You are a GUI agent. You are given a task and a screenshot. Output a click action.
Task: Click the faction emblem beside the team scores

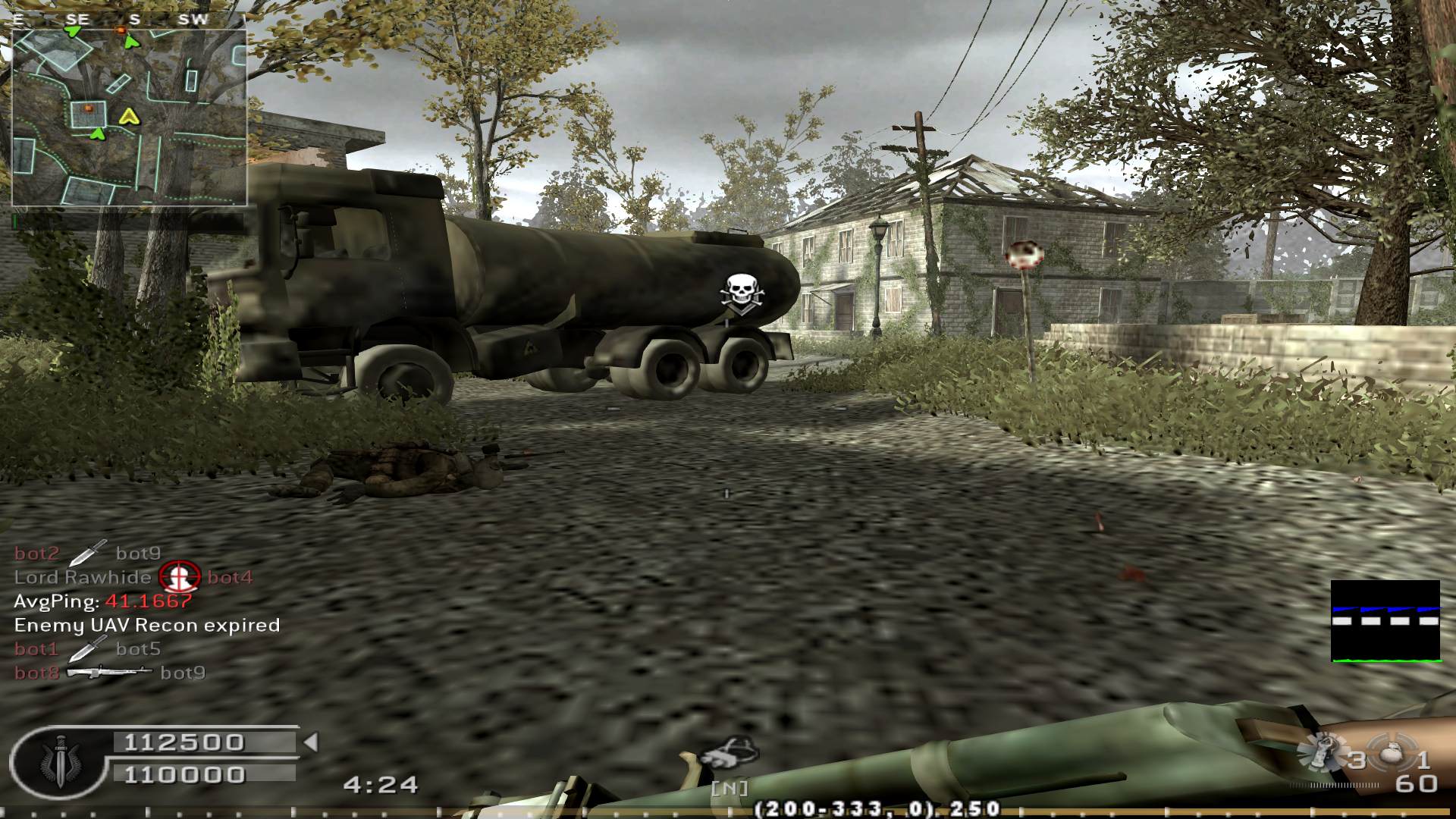58,760
